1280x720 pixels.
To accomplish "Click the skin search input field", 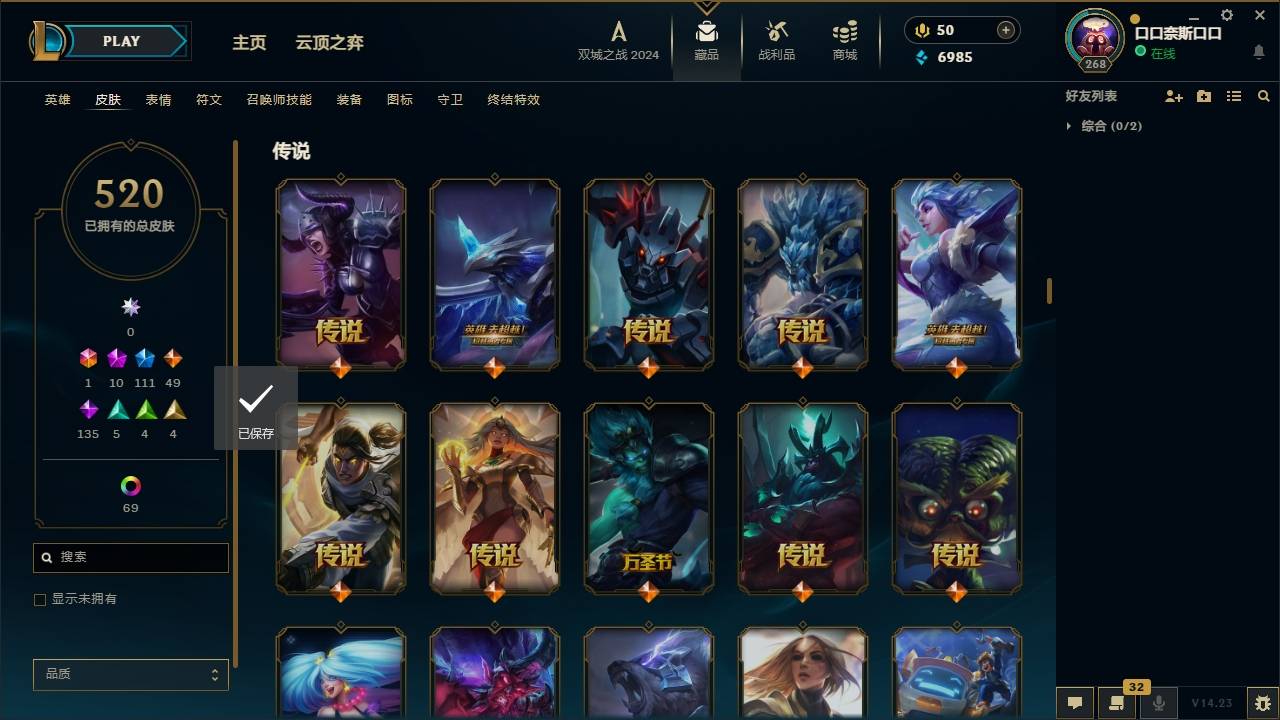I will [x=130, y=557].
